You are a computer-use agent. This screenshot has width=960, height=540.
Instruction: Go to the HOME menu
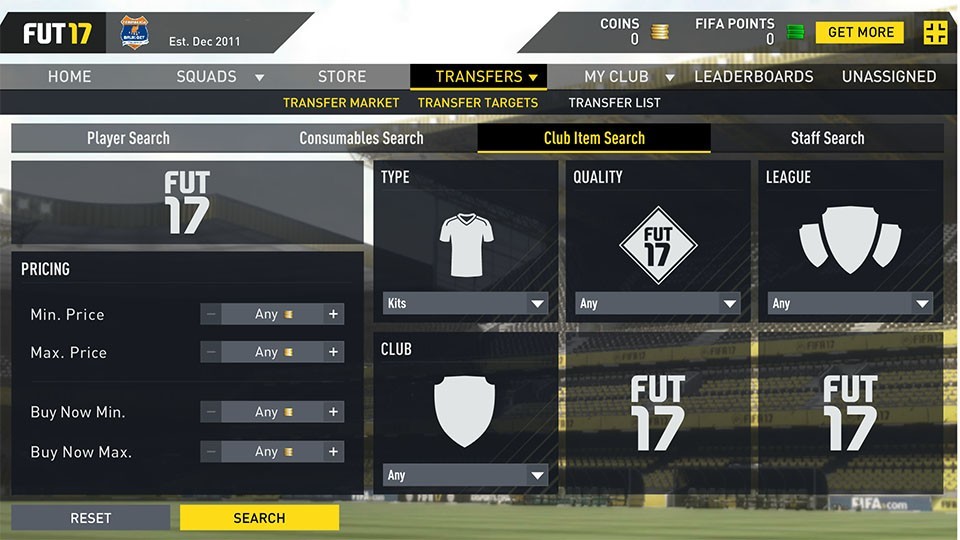click(70, 77)
